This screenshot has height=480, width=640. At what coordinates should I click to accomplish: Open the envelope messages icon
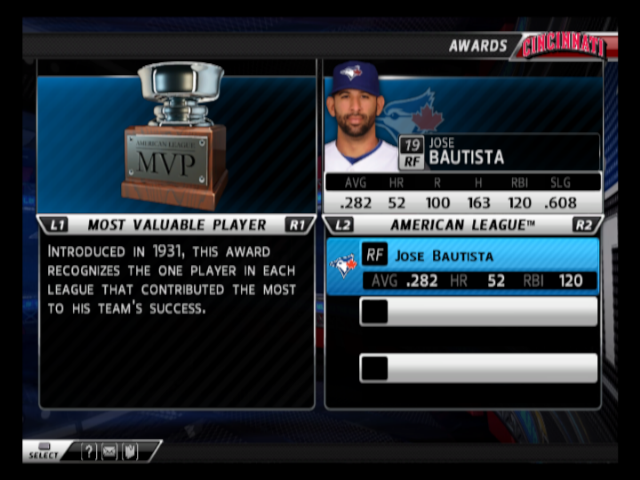tap(109, 452)
